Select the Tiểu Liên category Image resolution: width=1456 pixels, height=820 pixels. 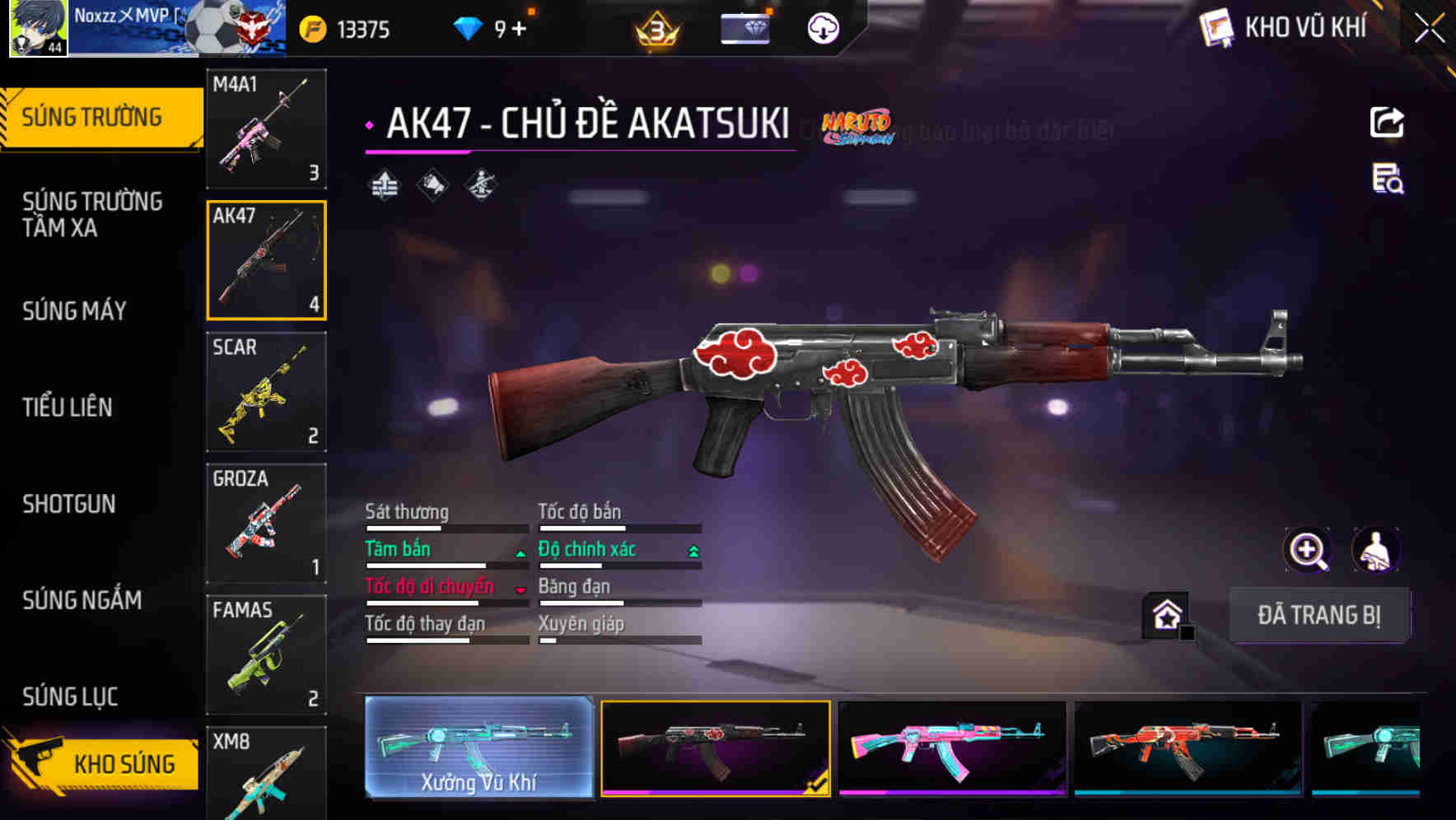point(68,408)
